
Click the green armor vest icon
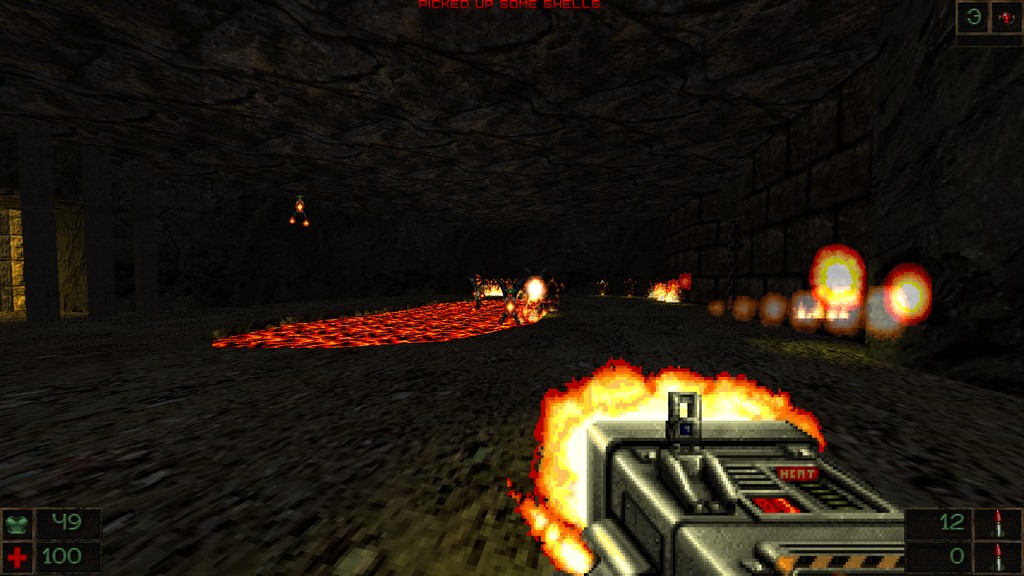(x=16, y=523)
